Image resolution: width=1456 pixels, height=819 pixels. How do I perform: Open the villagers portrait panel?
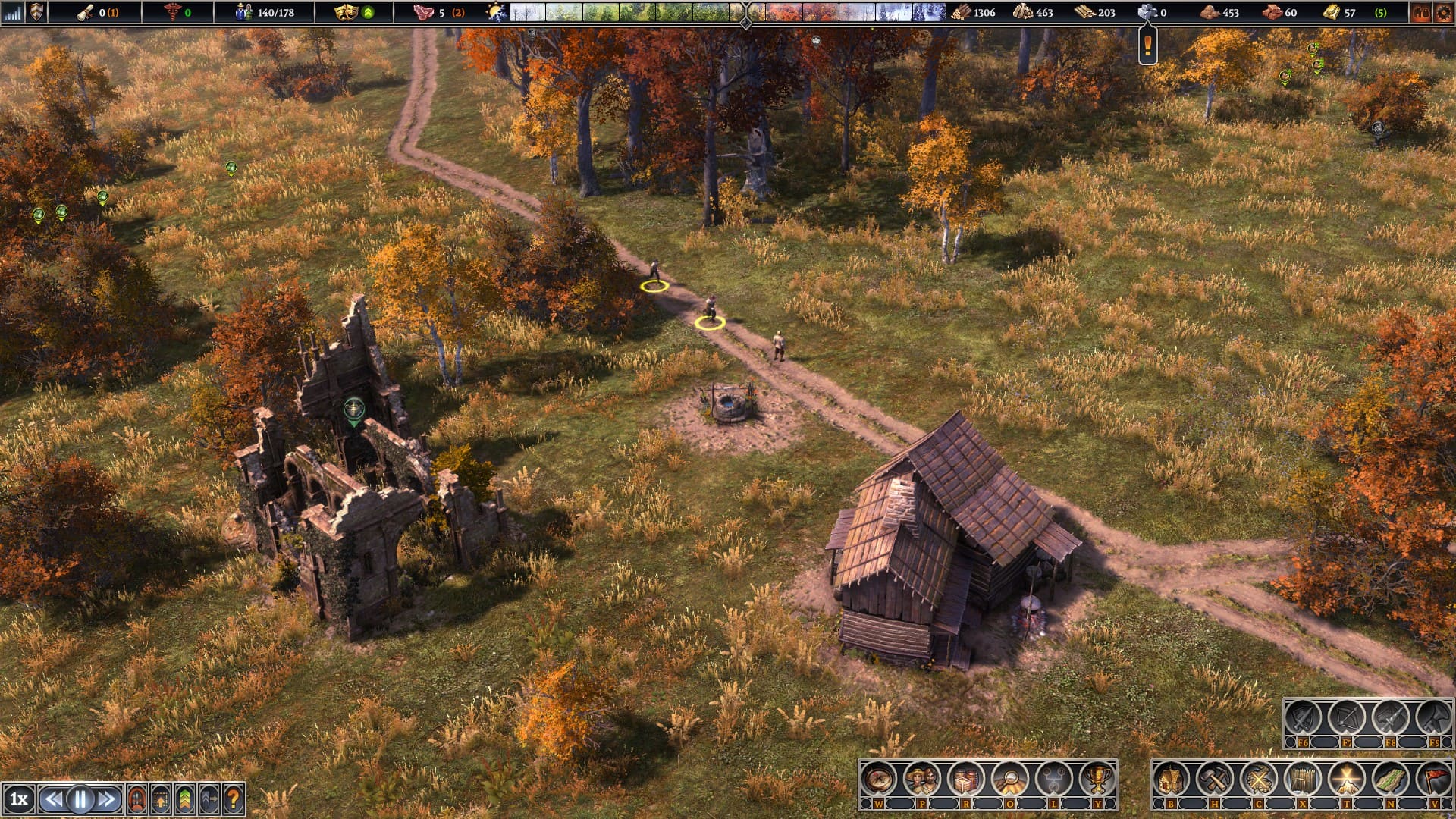pos(922,778)
